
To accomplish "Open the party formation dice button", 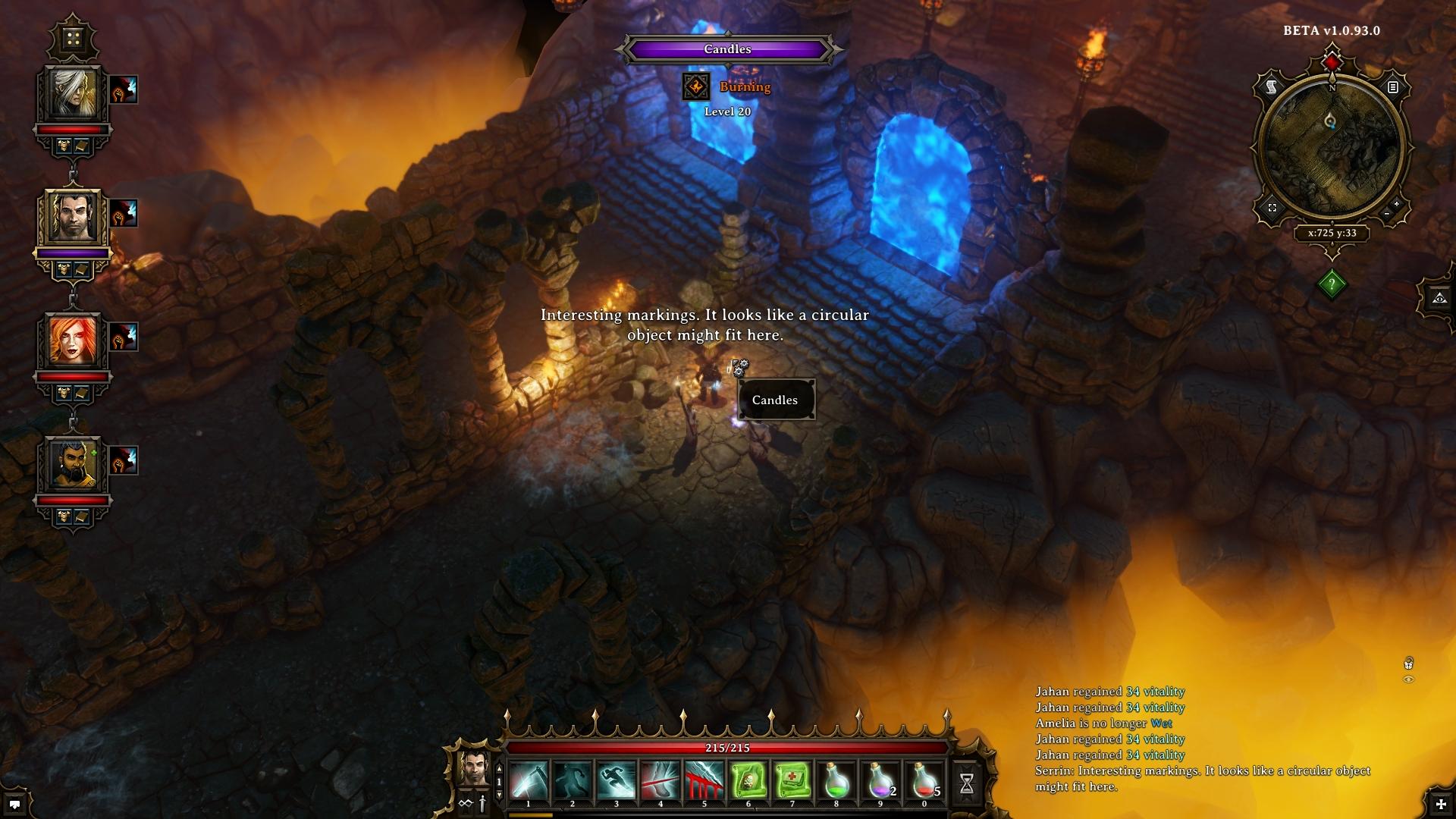I will (73, 38).
